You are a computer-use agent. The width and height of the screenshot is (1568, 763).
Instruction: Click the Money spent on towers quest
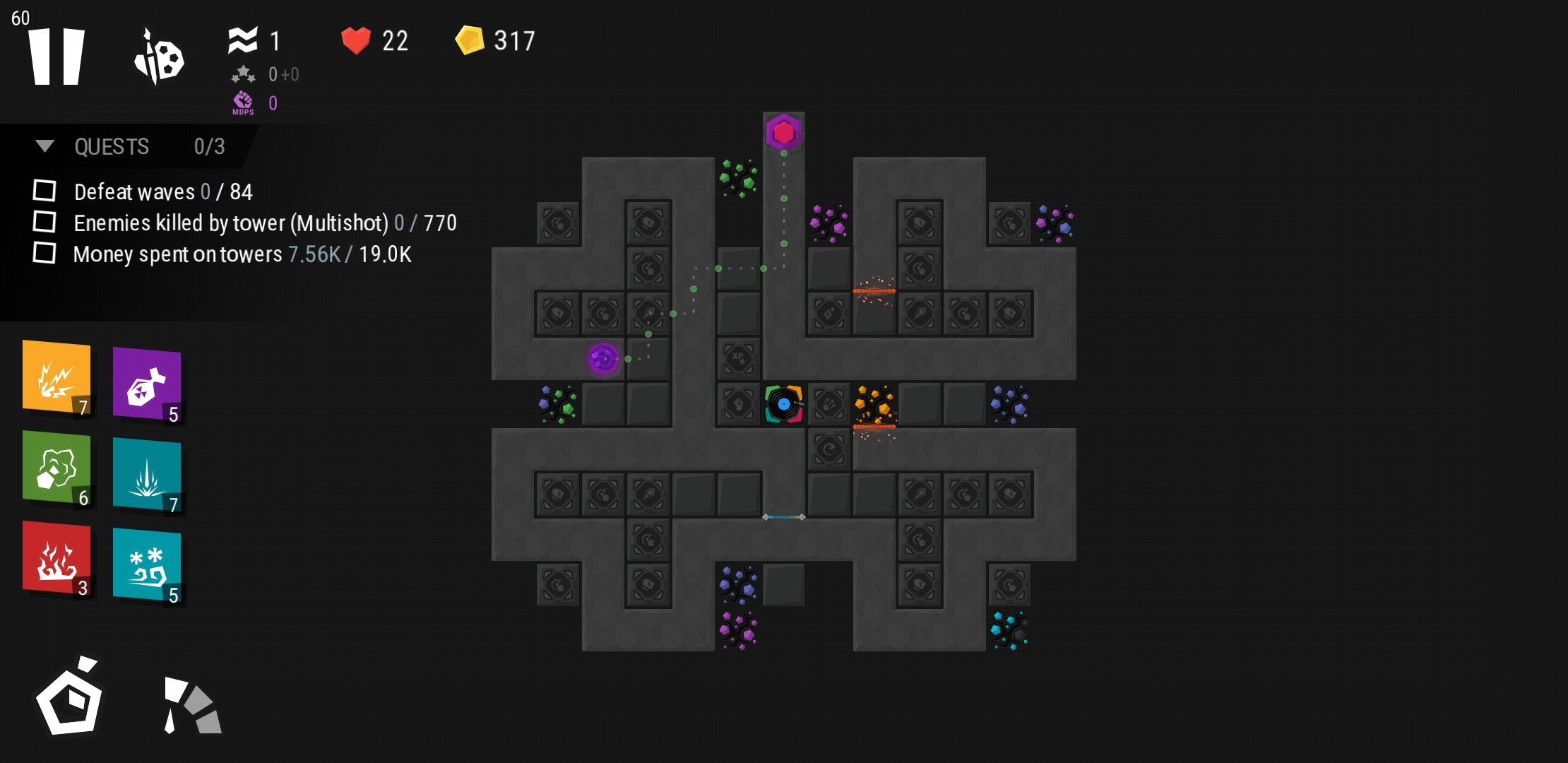coord(242,254)
